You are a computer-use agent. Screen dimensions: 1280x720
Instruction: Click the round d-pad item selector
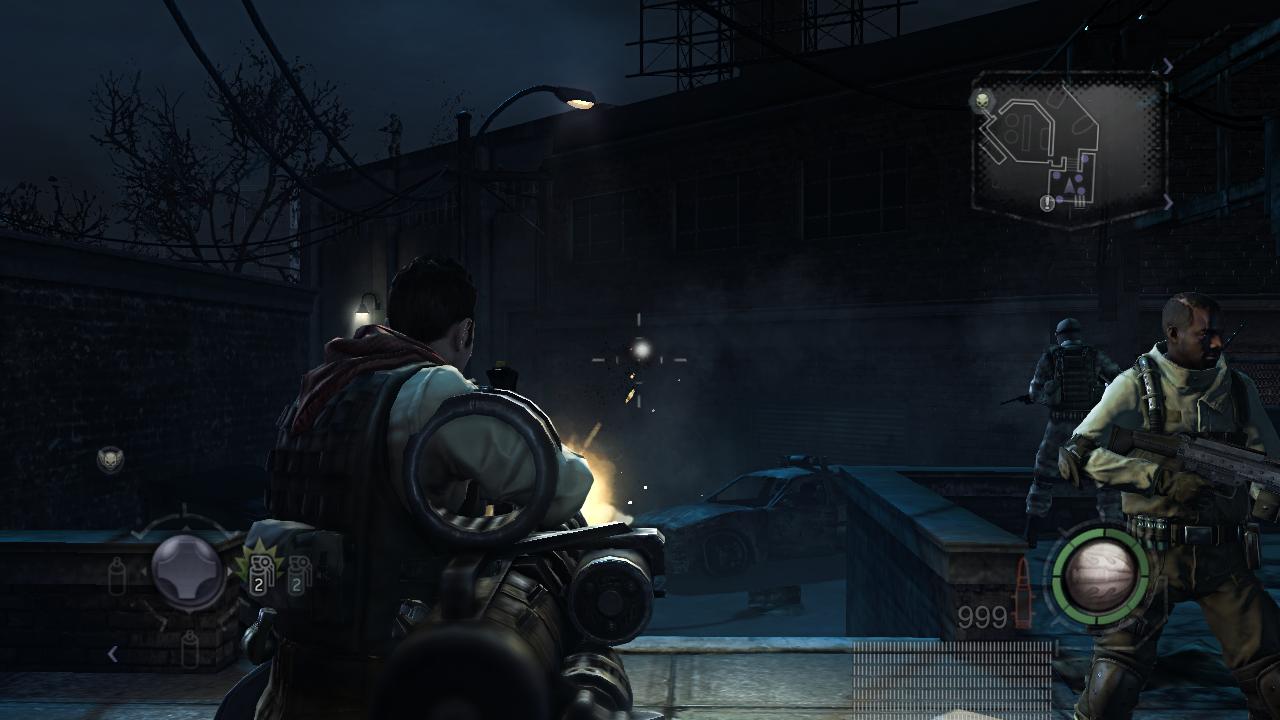pos(187,571)
